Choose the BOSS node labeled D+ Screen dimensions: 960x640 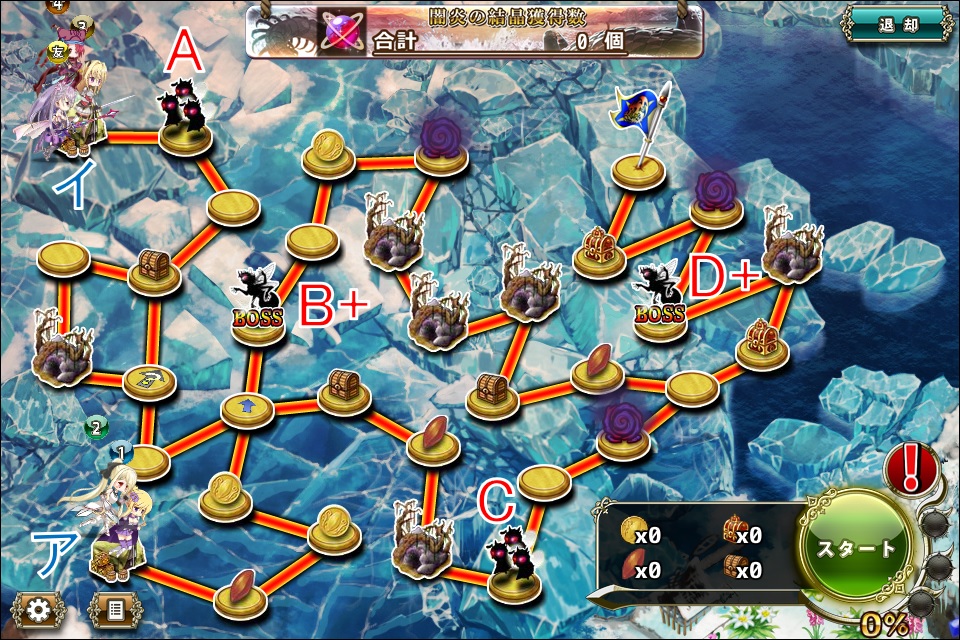[661, 300]
